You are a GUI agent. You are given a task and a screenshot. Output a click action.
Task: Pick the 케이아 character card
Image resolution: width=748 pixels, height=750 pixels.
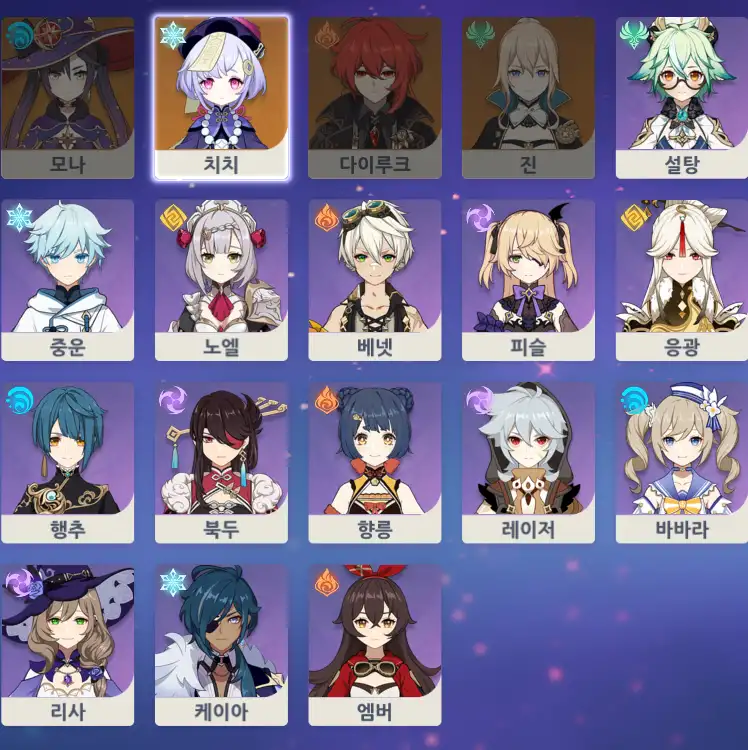click(221, 645)
